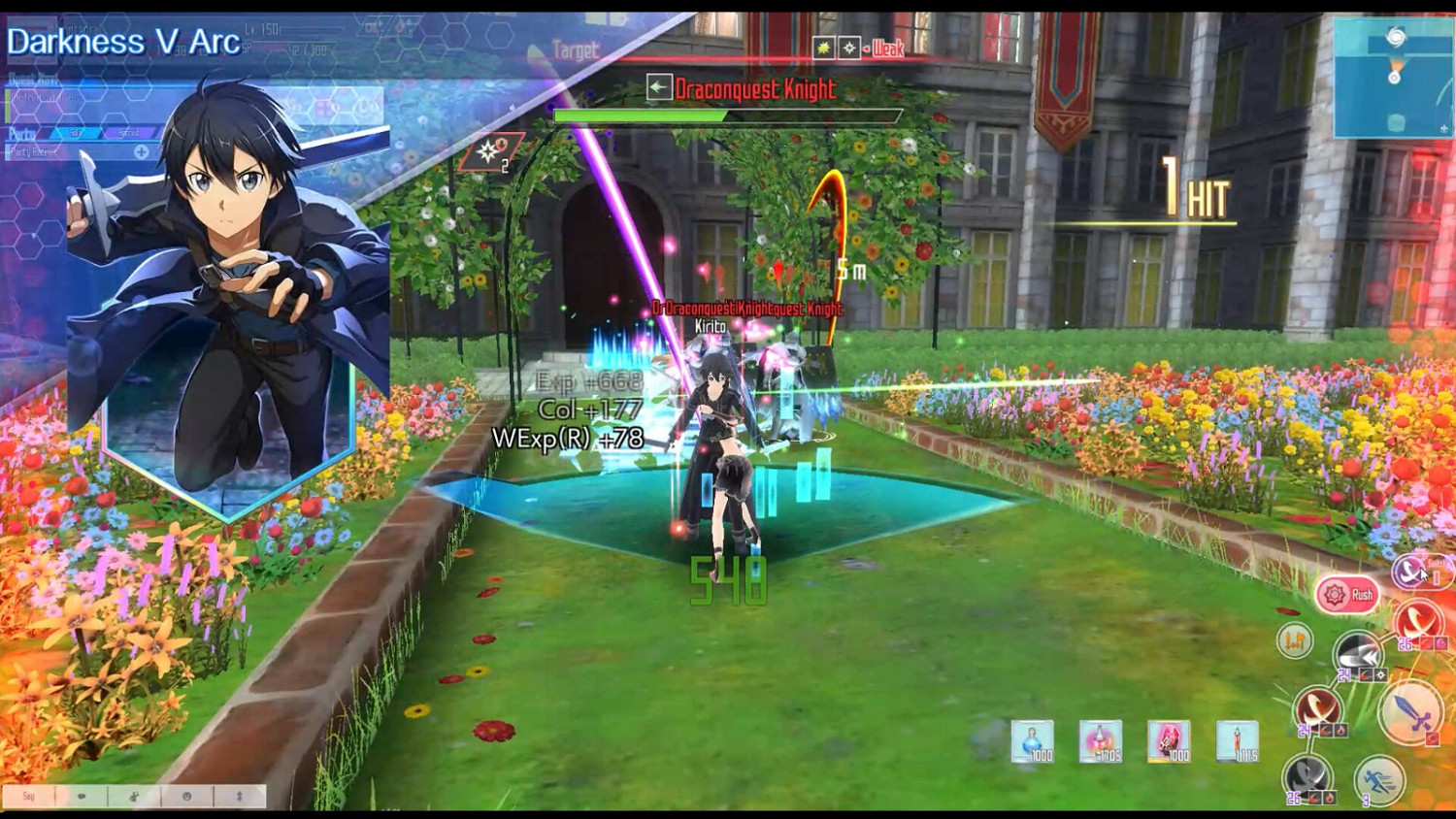Image resolution: width=1456 pixels, height=819 pixels.
Task: Open the fork-and-knife meal buff icon
Action: tap(1295, 639)
